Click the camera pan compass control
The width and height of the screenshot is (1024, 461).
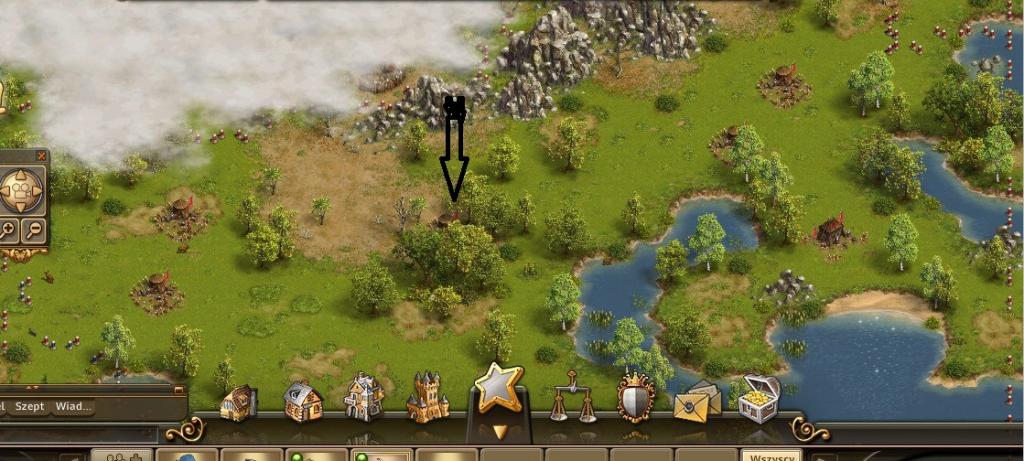[x=19, y=189]
